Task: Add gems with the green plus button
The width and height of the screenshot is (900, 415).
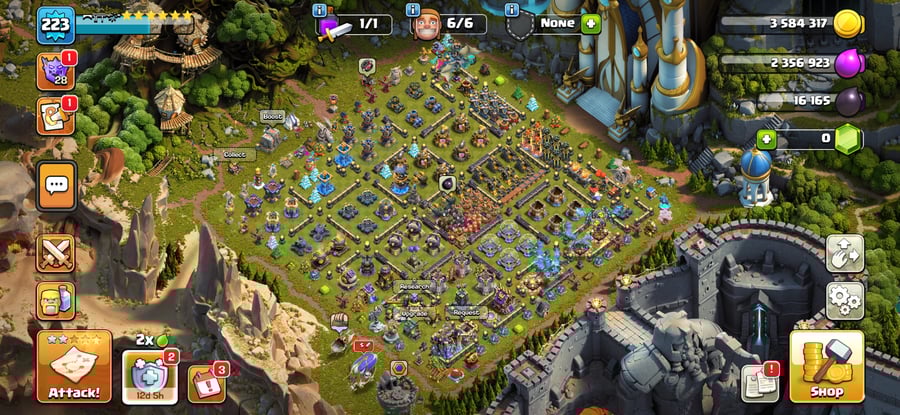Action: click(767, 139)
